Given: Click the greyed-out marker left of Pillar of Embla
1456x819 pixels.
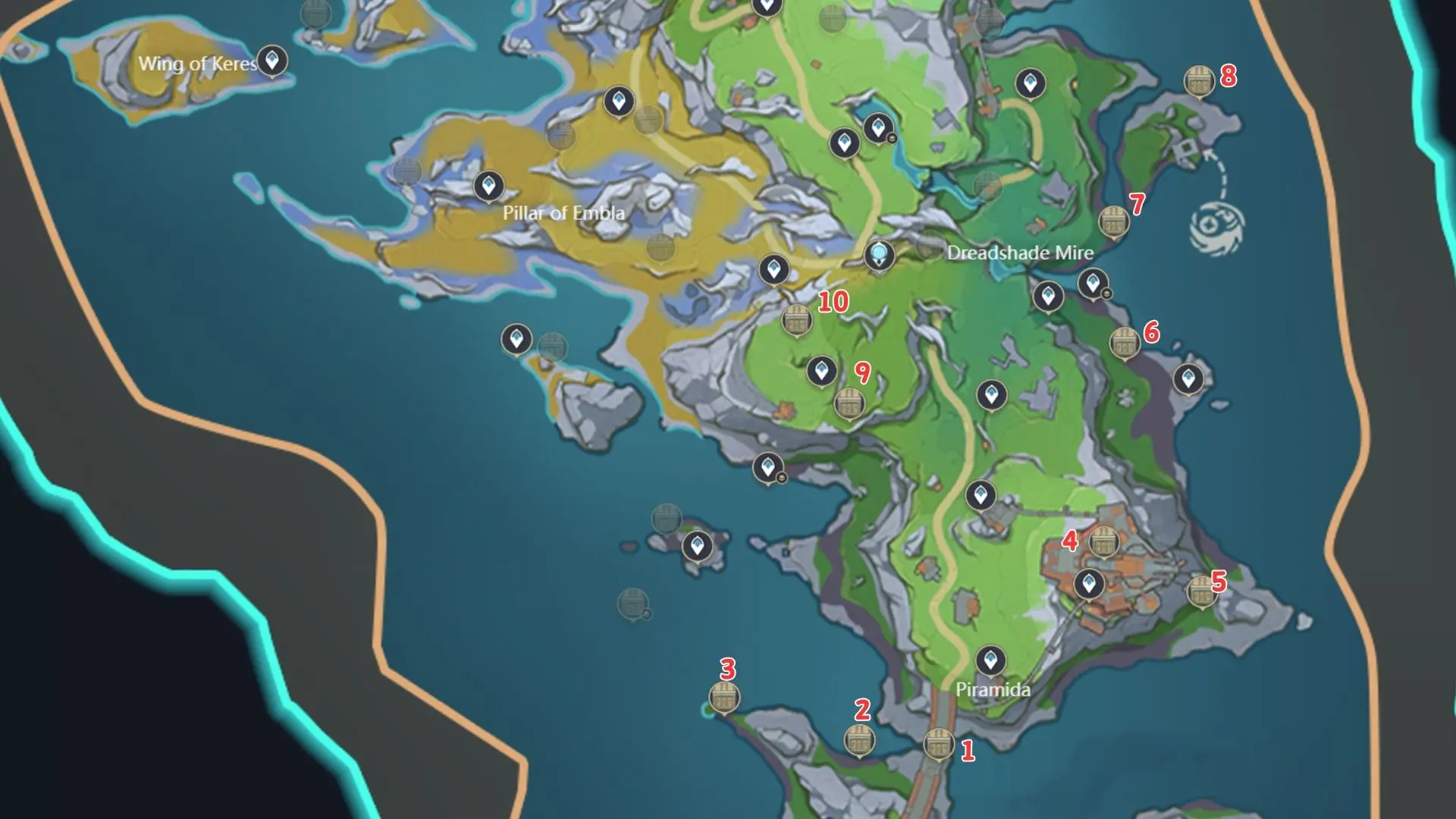Looking at the screenshot, I should [x=407, y=171].
